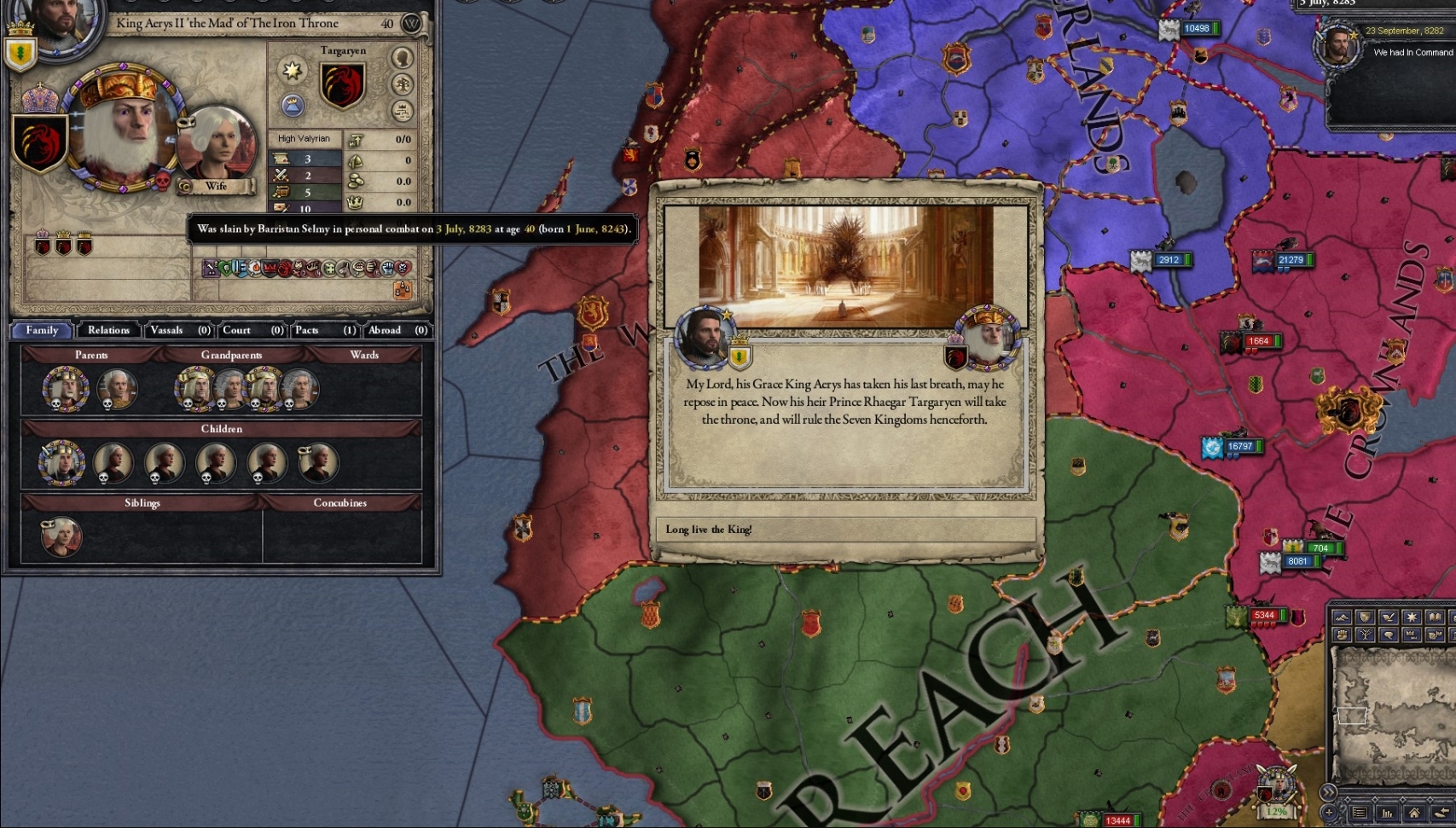
Task: Toggle the de jure kingdoms map mode
Action: (1412, 635)
